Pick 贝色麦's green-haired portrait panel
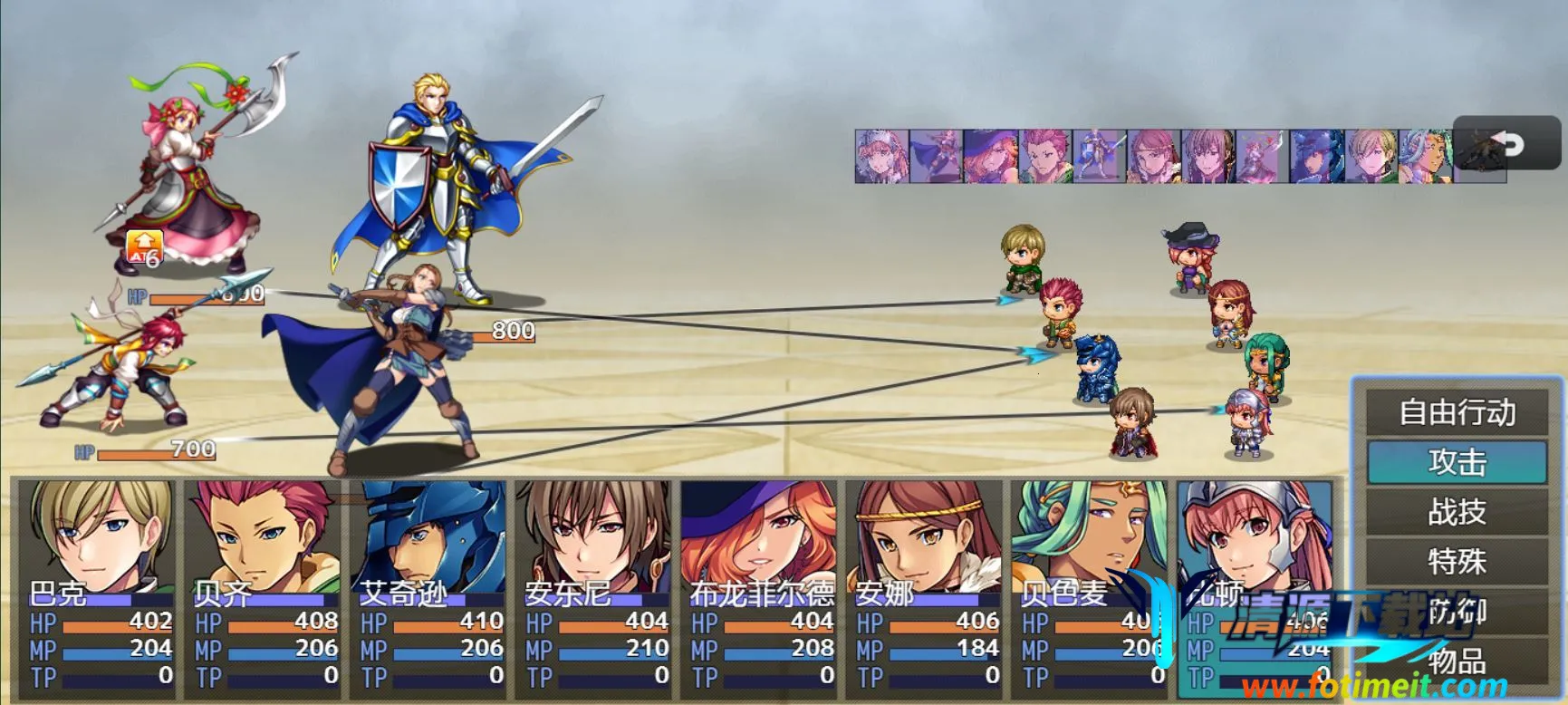The image size is (1568, 705). [1091, 587]
